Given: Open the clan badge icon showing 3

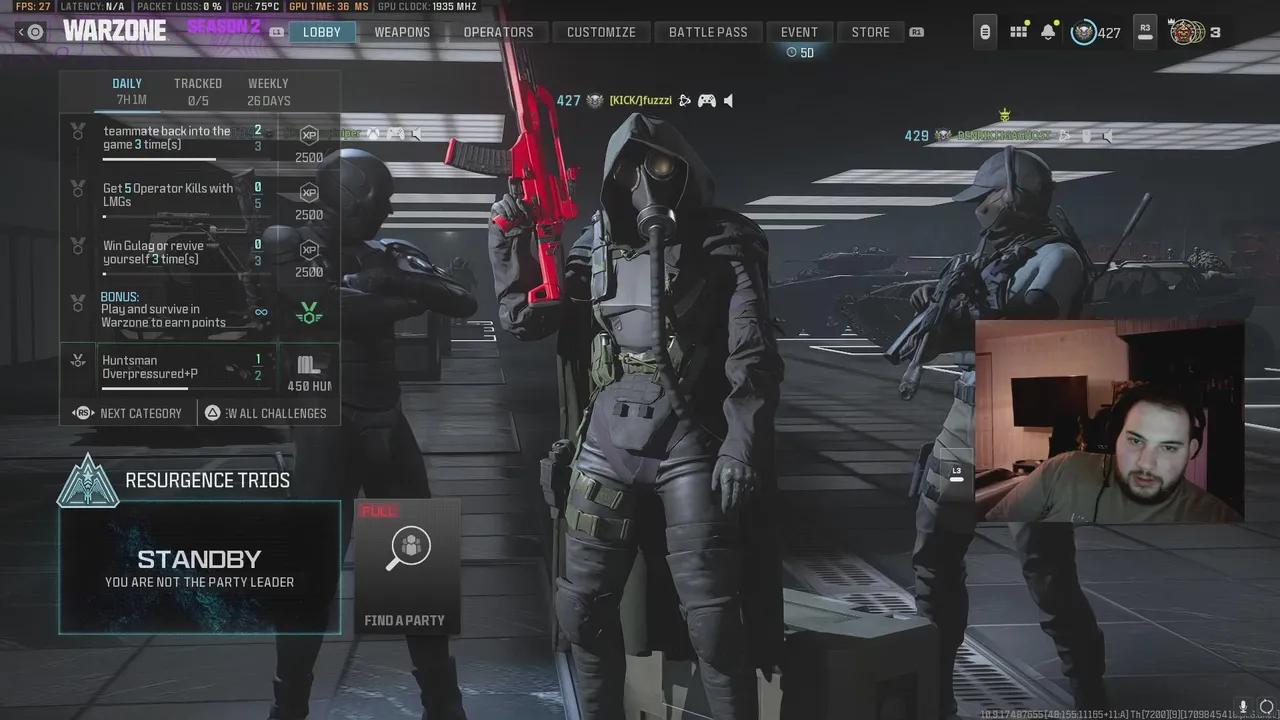Looking at the screenshot, I should pyautogui.click(x=1189, y=31).
